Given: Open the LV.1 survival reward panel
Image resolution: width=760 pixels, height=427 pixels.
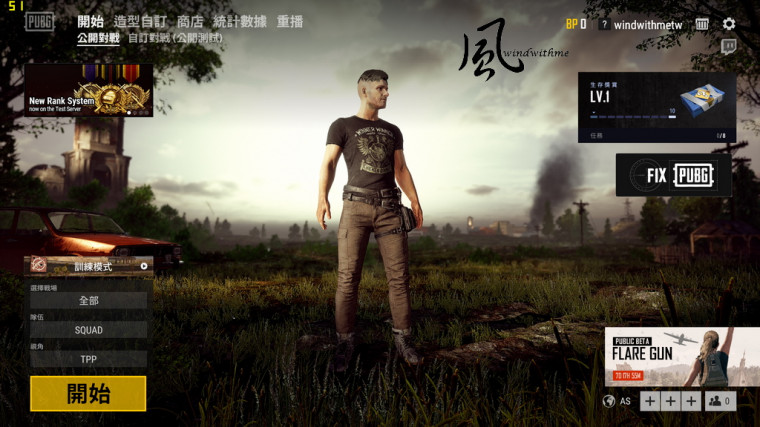Looking at the screenshot, I should click(656, 107).
